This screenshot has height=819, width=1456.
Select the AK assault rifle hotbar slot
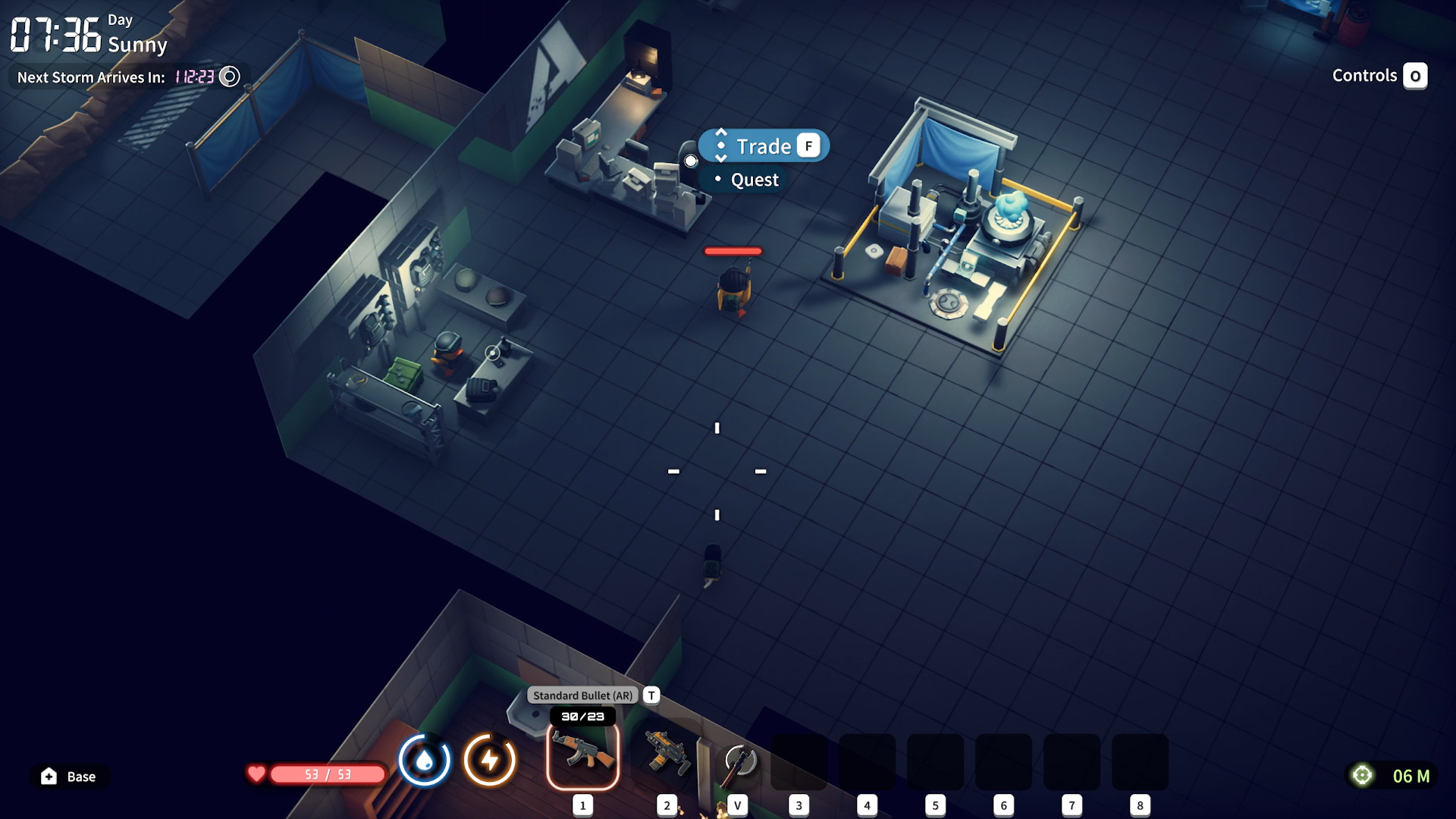[x=582, y=755]
